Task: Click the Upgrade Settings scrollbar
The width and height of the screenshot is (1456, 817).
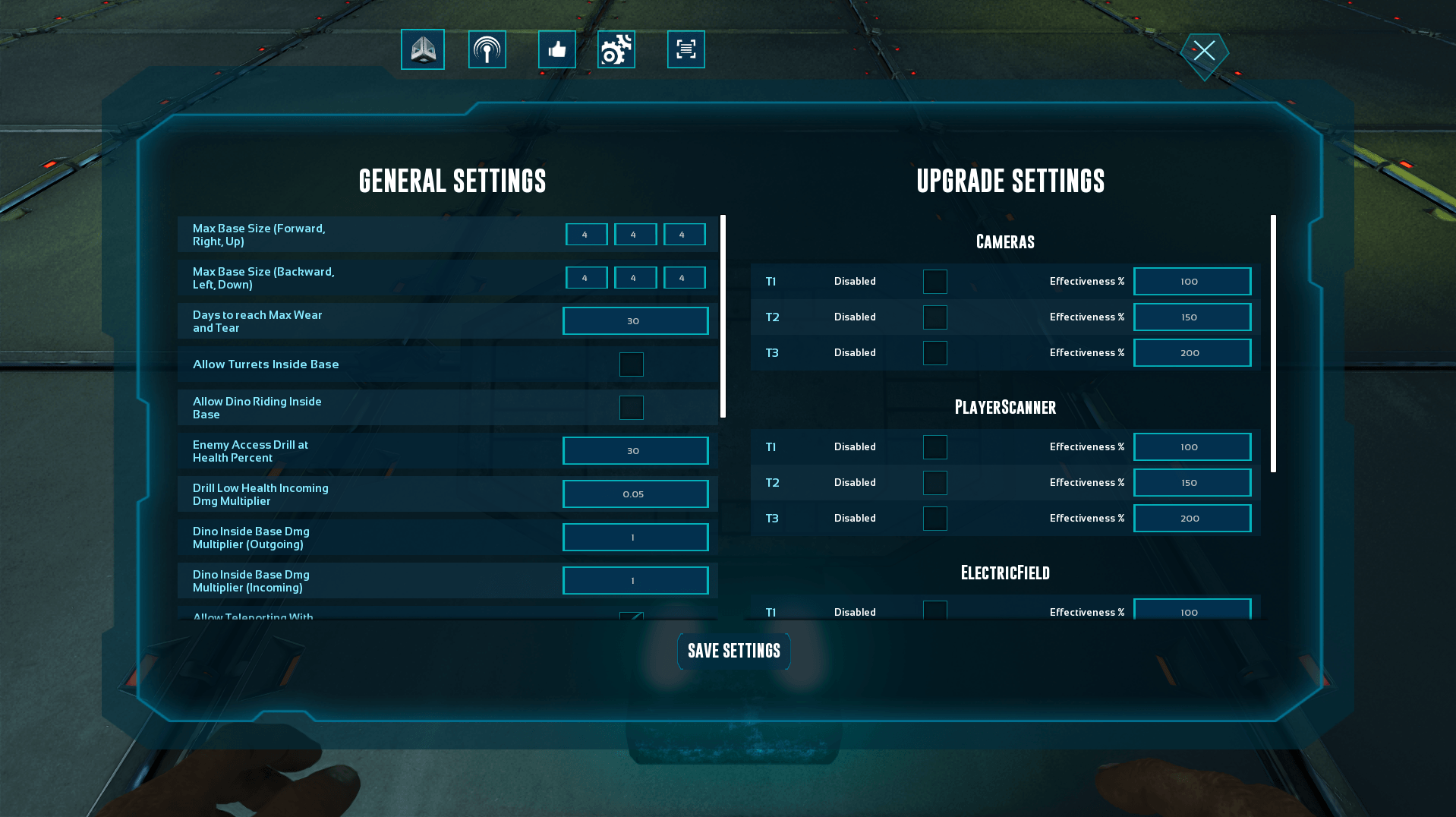Action: point(1273,343)
